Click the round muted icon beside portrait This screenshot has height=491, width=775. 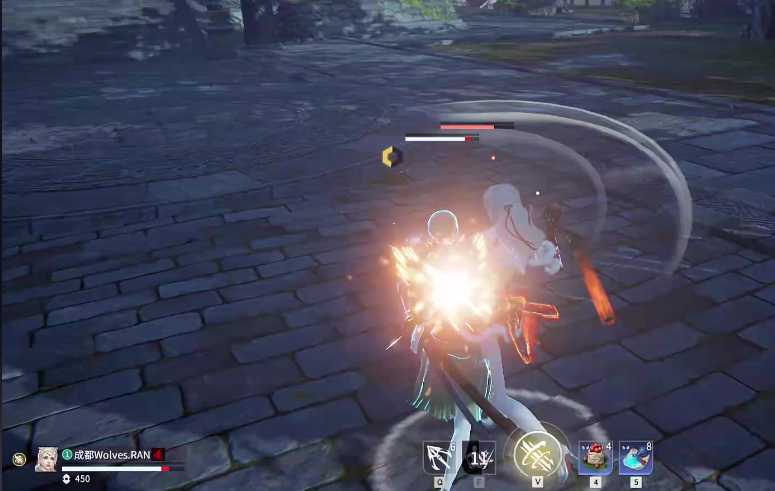coord(19,459)
